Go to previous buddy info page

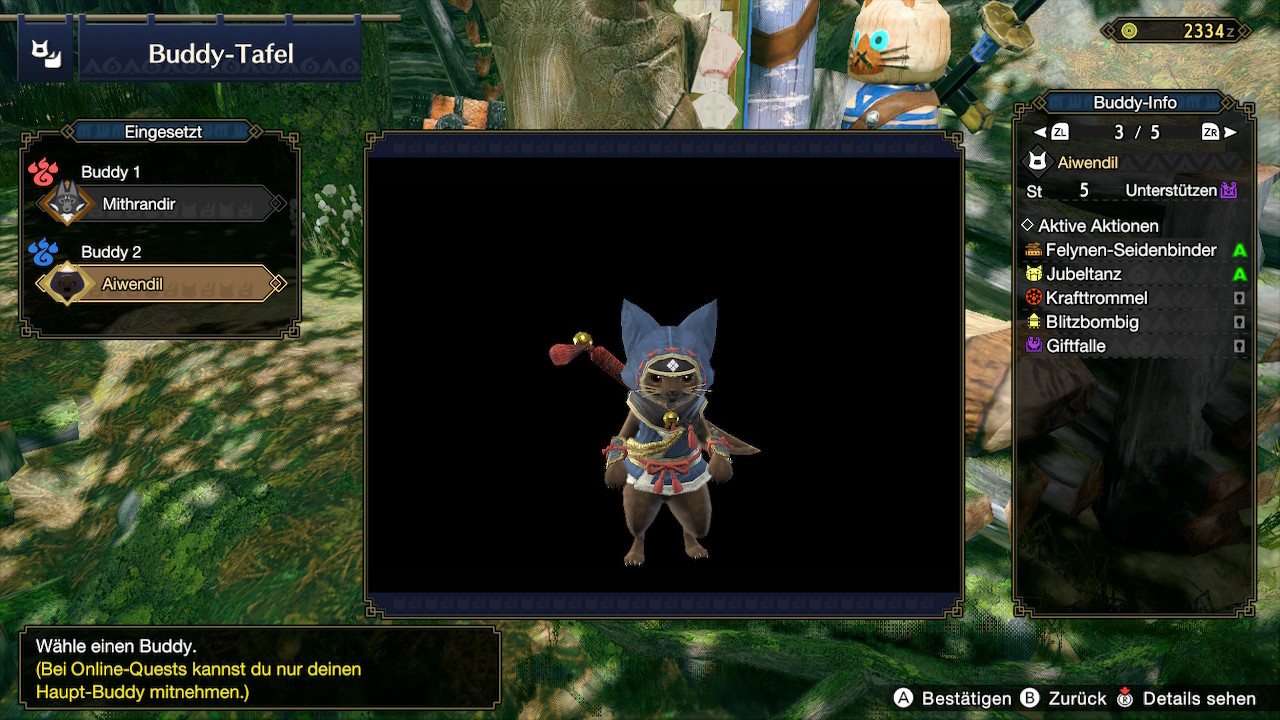[1053, 132]
